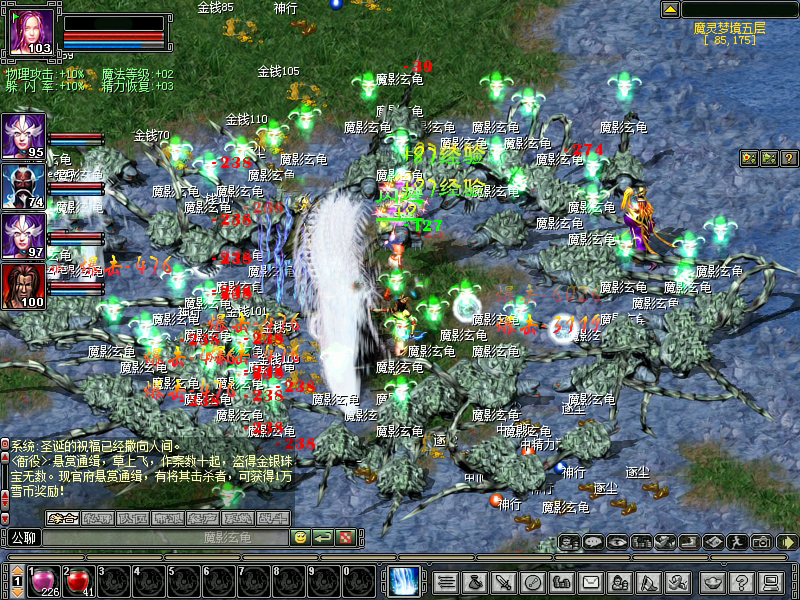Viewport: 800px width, 600px height.
Task: Open the mail envelope icon
Action: click(591, 581)
